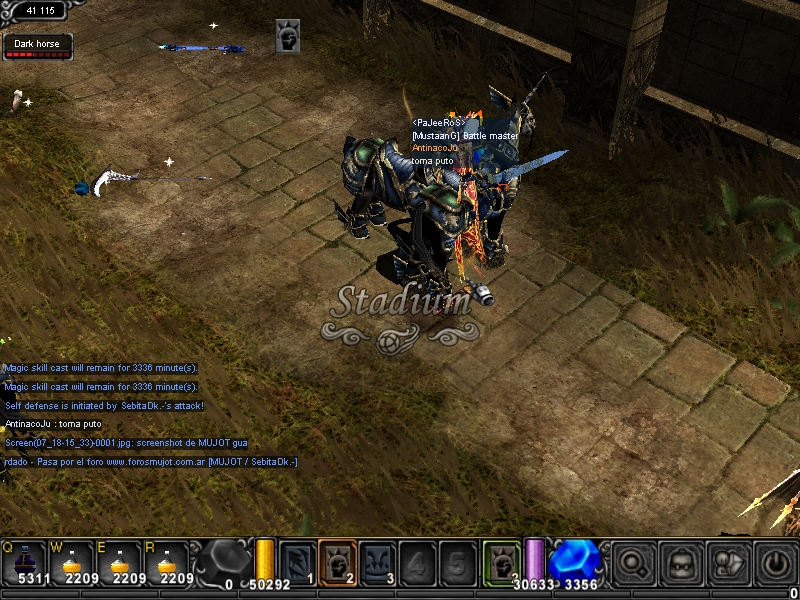Click empty skill slot number 4
Image resolution: width=800 pixels, height=600 pixels.
coord(416,562)
